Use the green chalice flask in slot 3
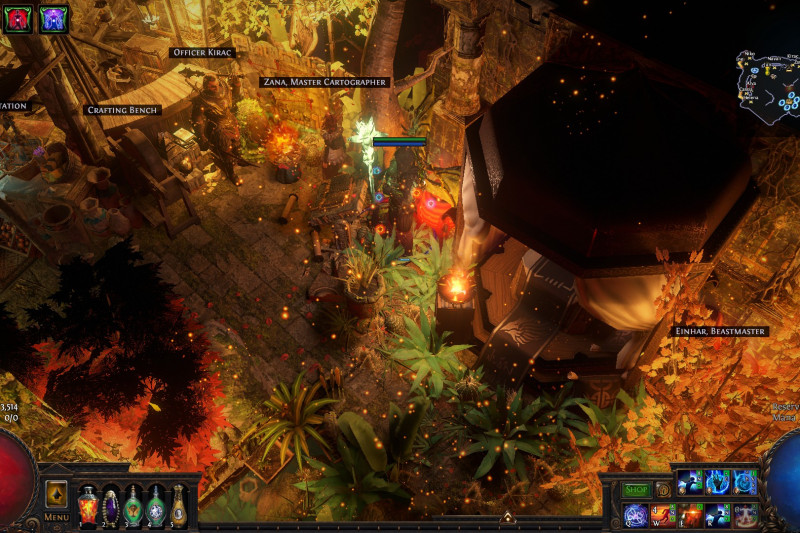The image size is (800, 533). coord(134,505)
